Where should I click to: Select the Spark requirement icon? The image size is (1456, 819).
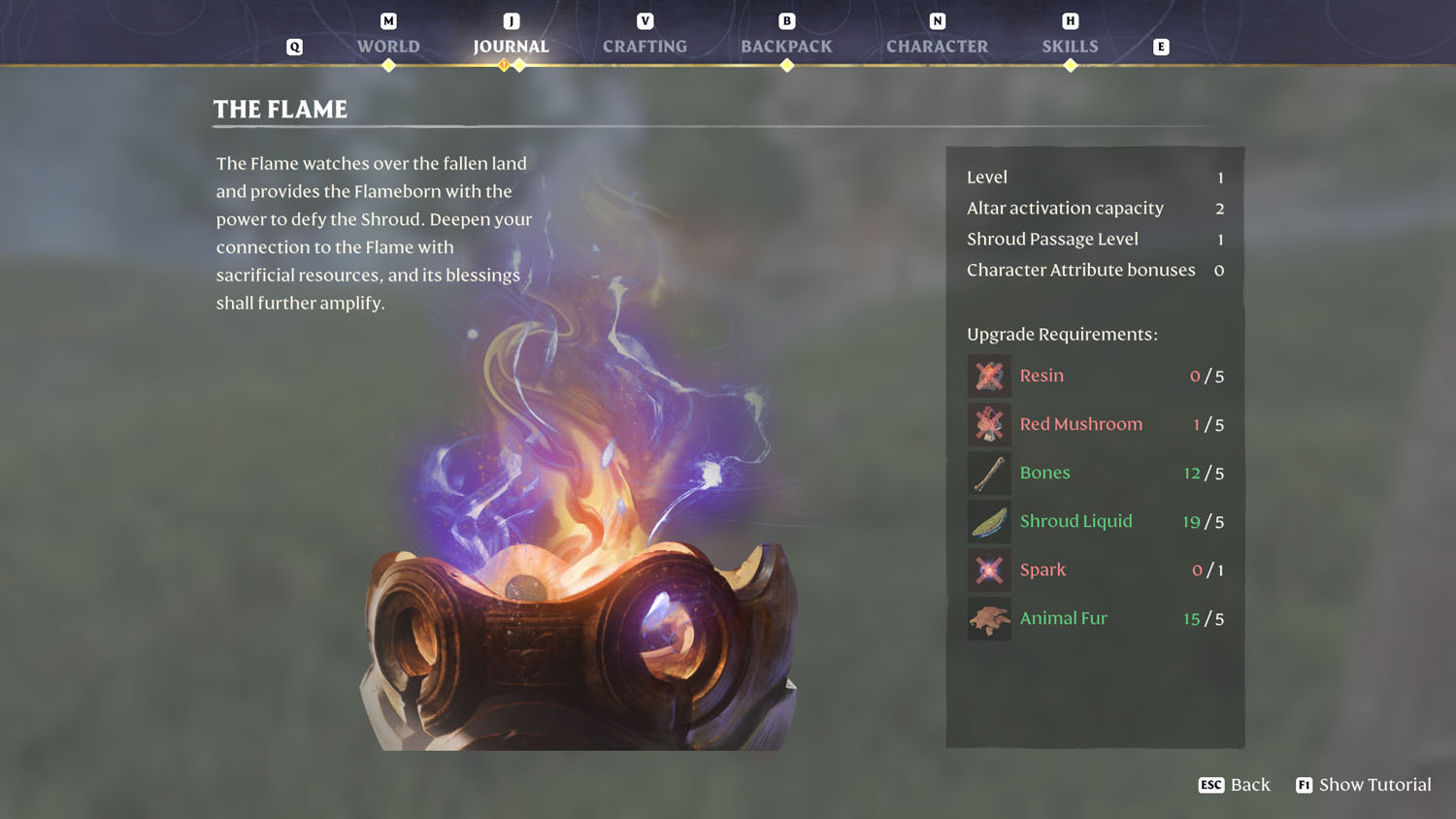coord(988,570)
